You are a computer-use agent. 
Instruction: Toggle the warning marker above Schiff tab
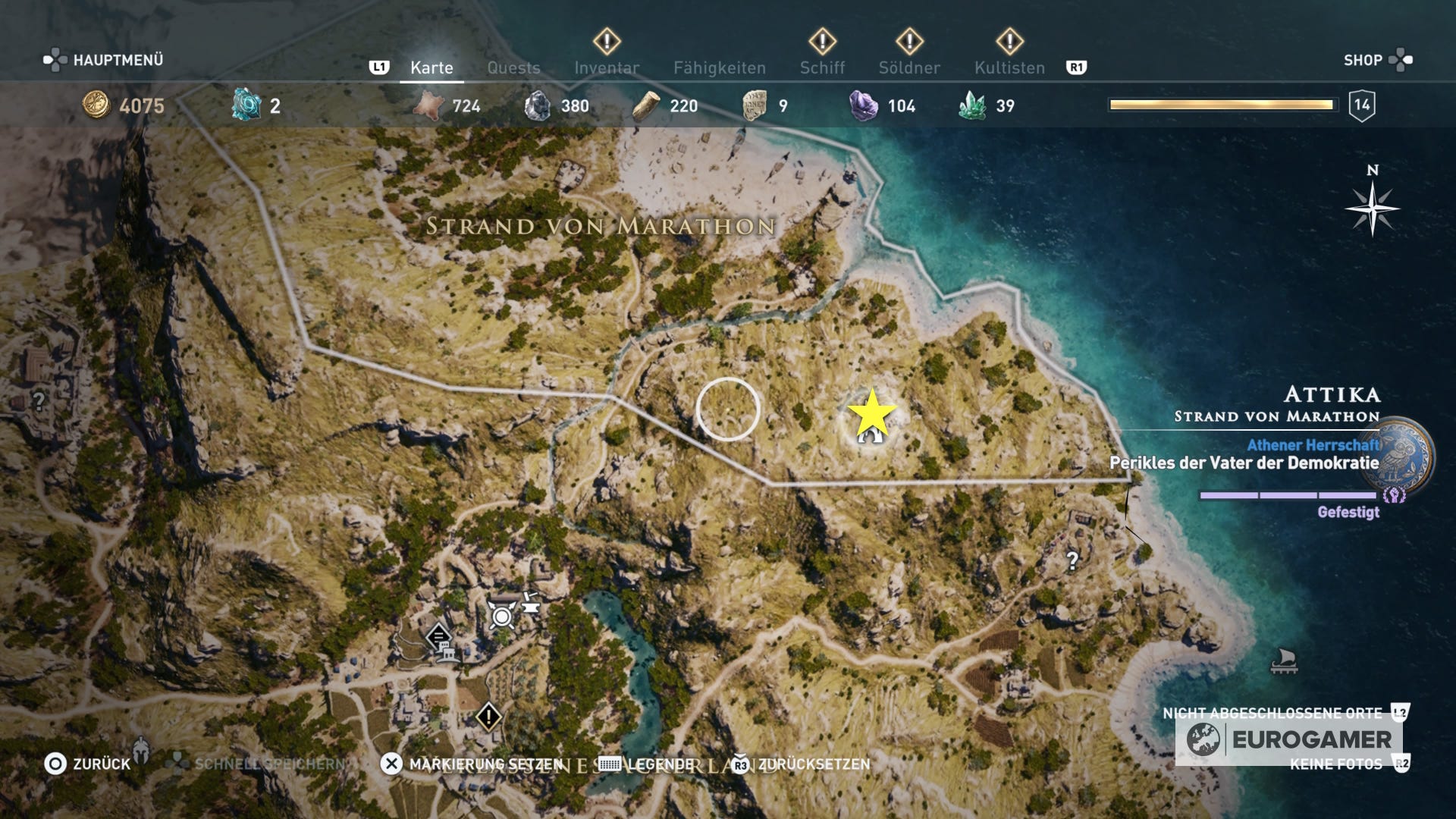click(823, 42)
